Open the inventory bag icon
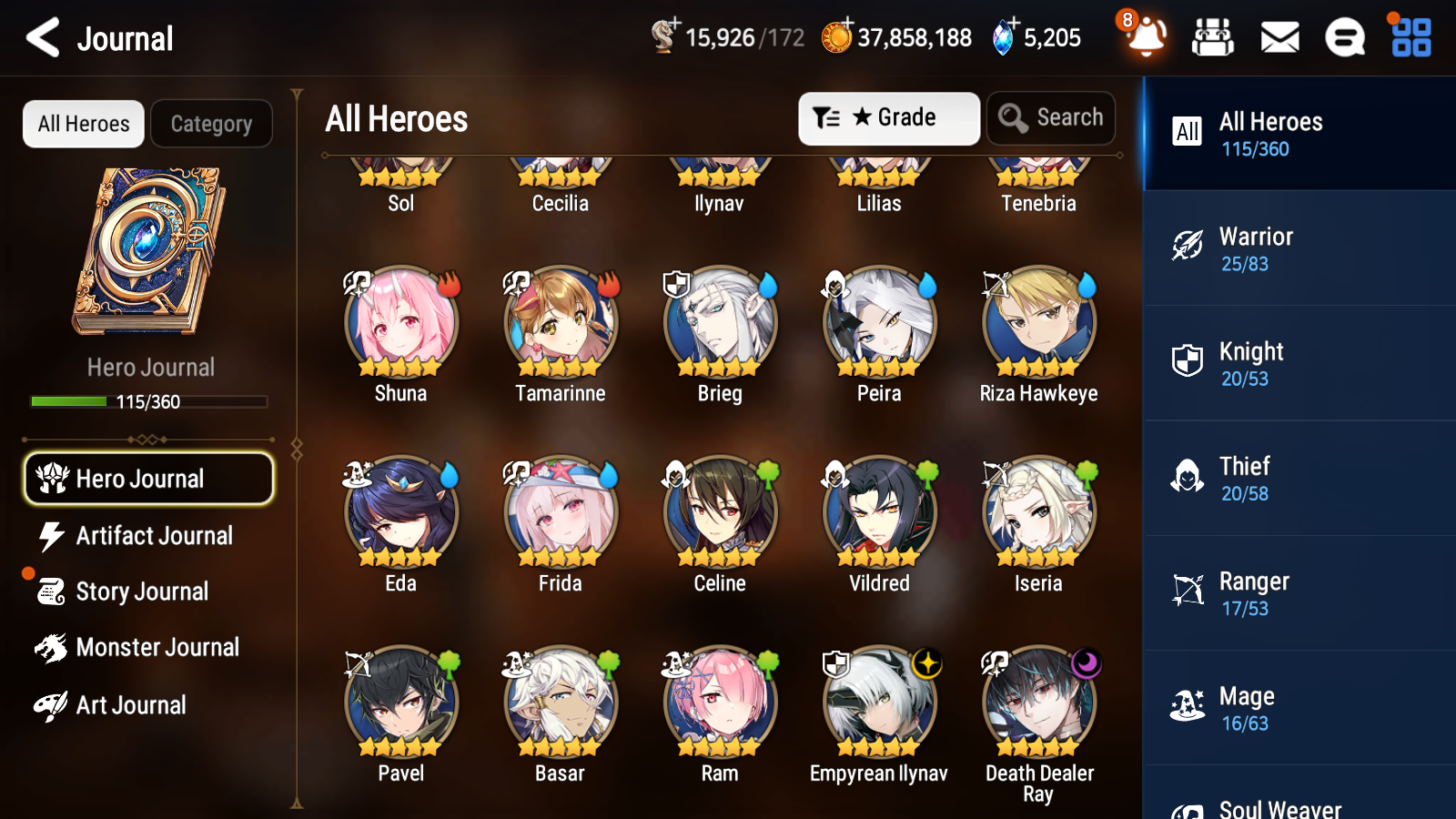 point(1213,38)
